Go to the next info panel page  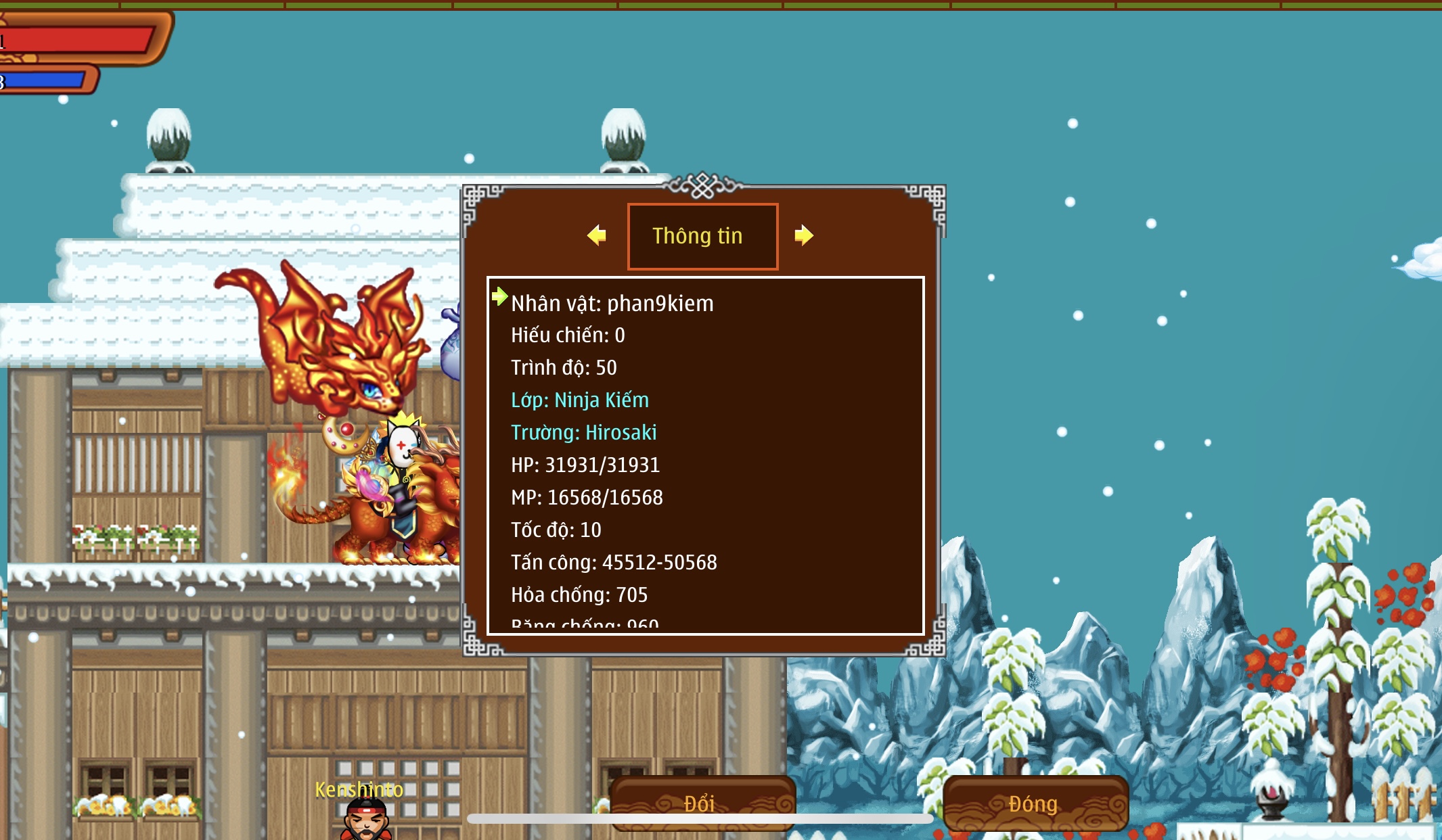click(x=803, y=235)
